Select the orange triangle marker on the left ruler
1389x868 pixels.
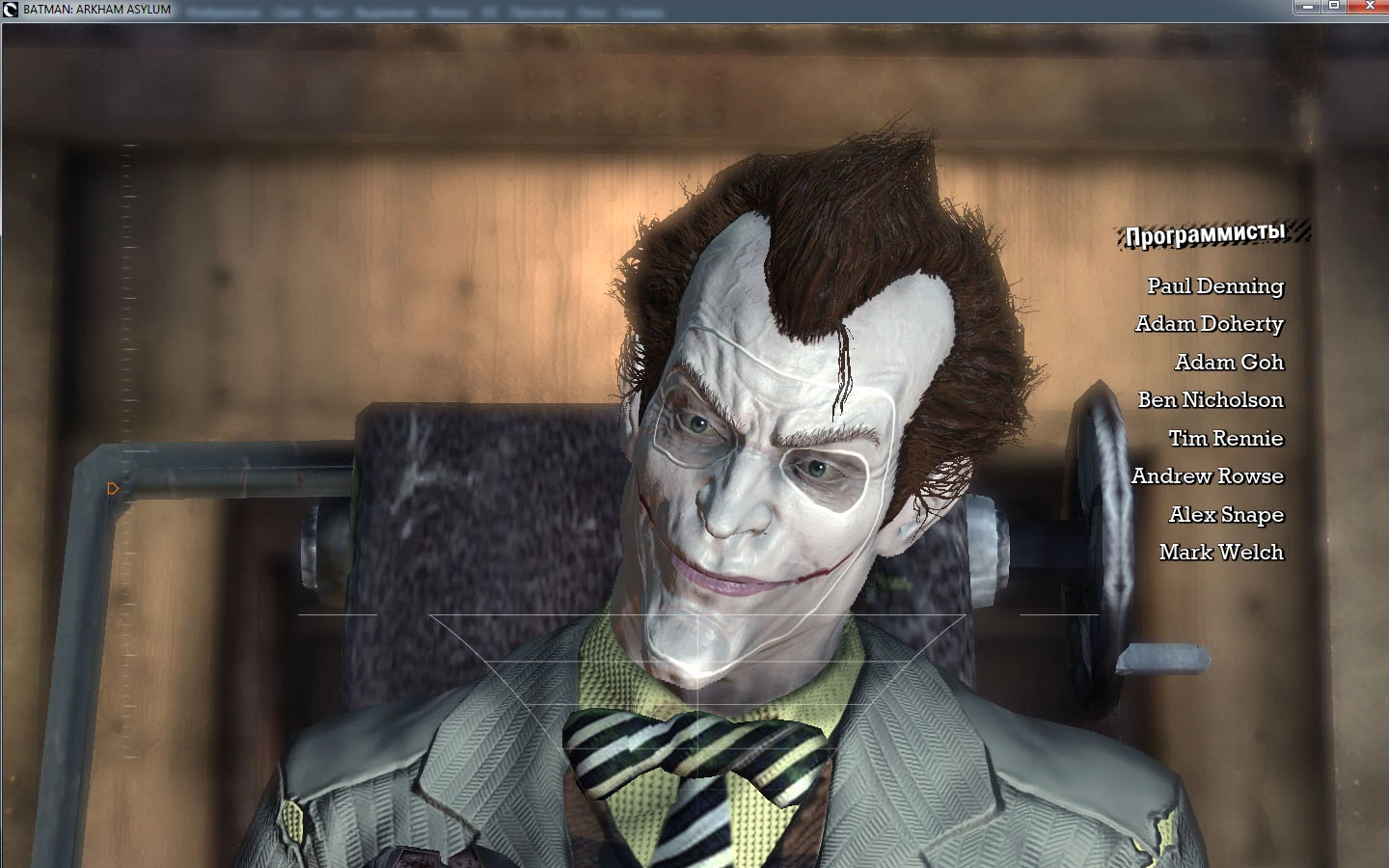[113, 489]
